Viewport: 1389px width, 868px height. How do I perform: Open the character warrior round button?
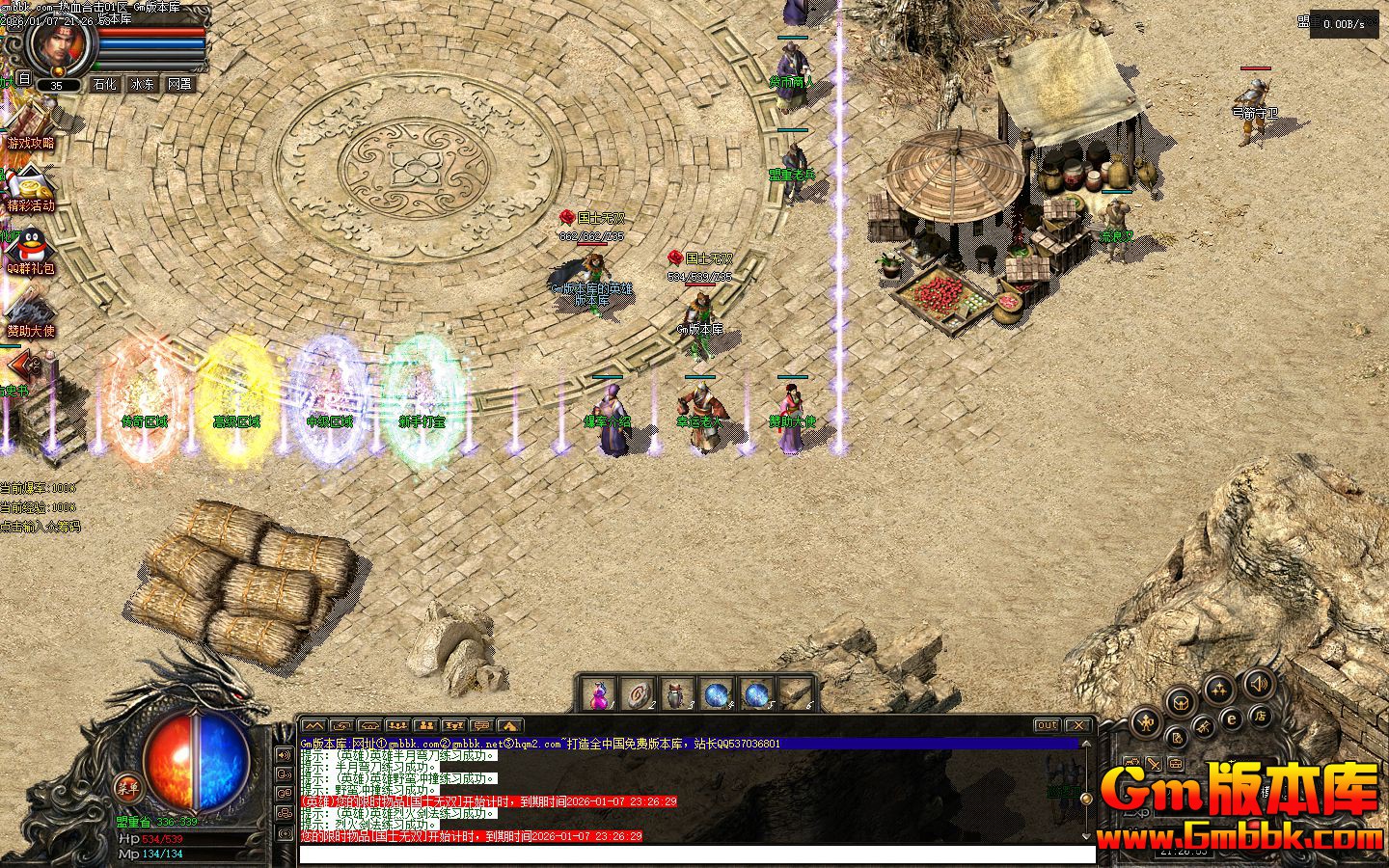click(x=1146, y=720)
